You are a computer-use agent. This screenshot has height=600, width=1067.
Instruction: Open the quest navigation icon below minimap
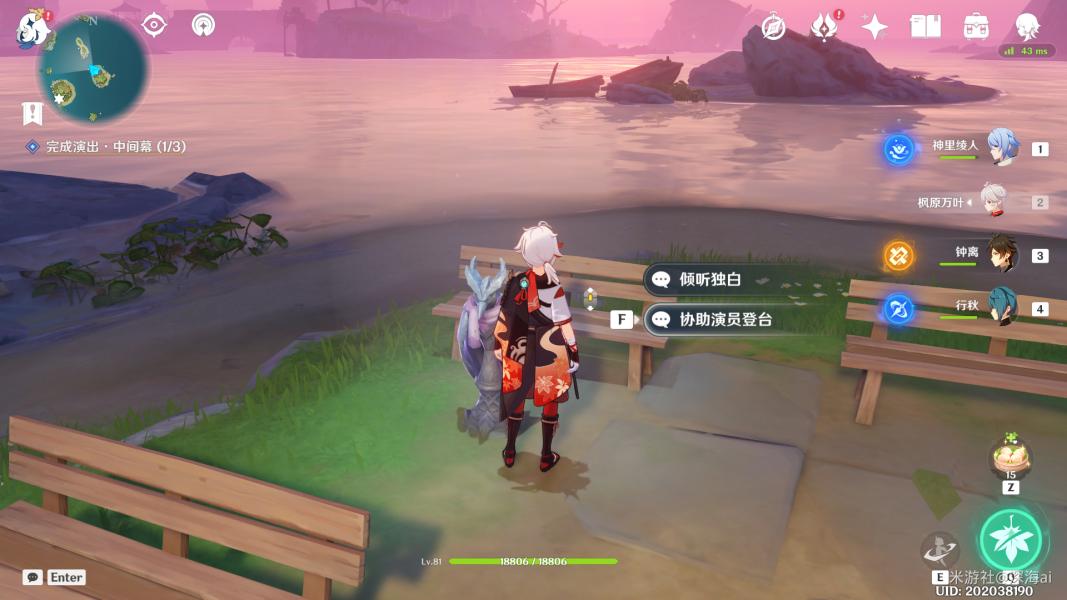tap(33, 112)
